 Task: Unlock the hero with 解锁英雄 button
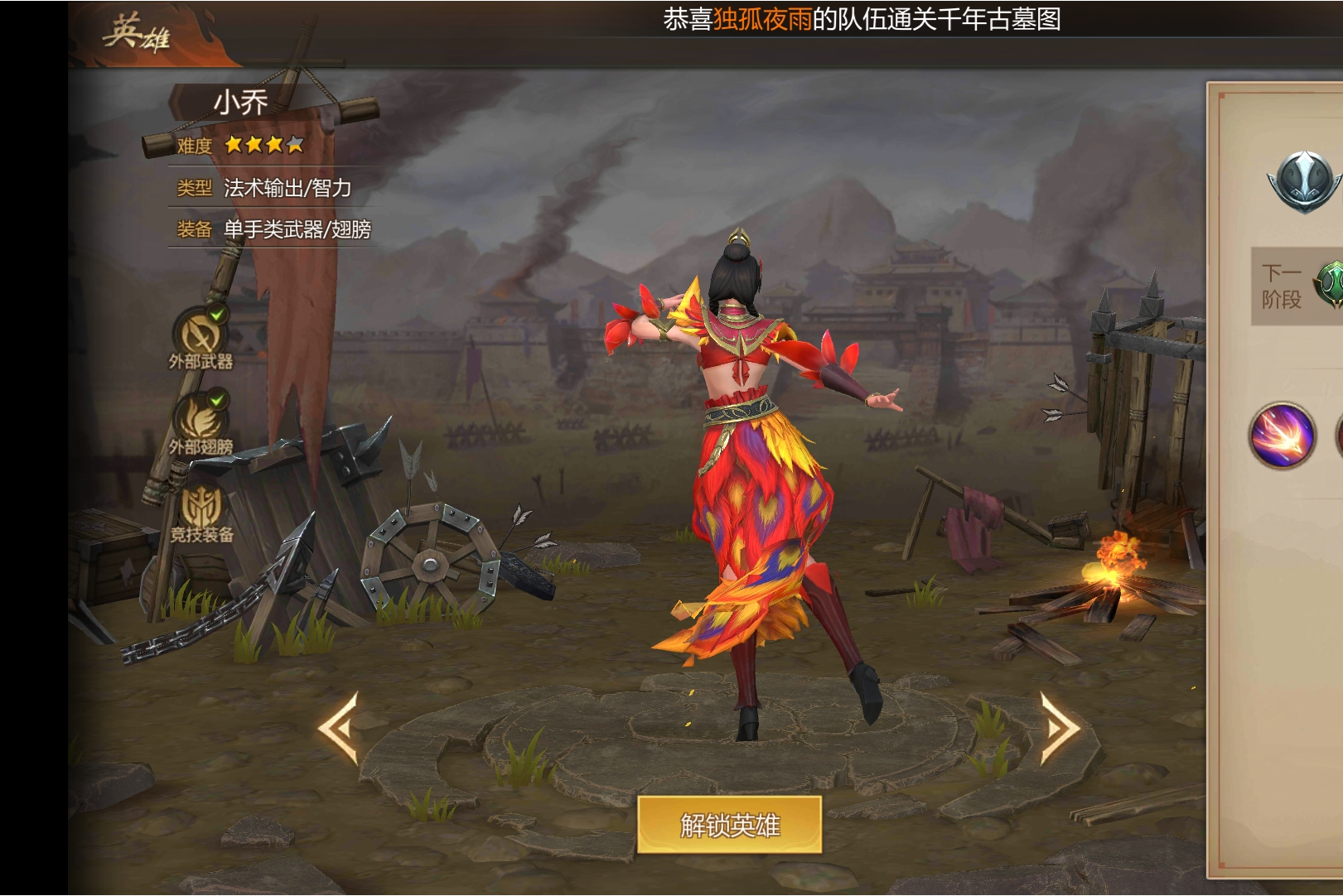729,825
